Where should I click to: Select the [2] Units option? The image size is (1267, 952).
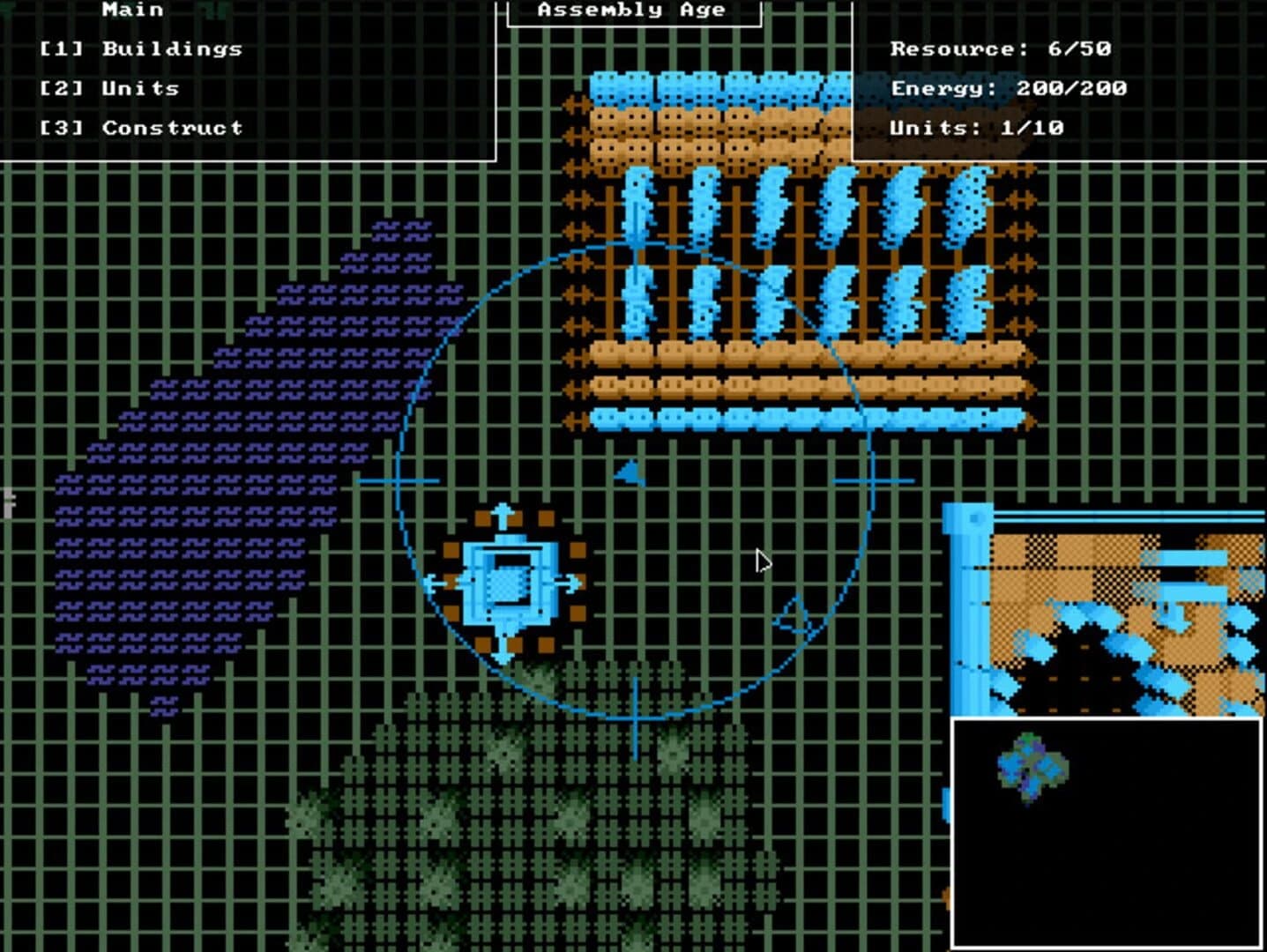click(109, 88)
